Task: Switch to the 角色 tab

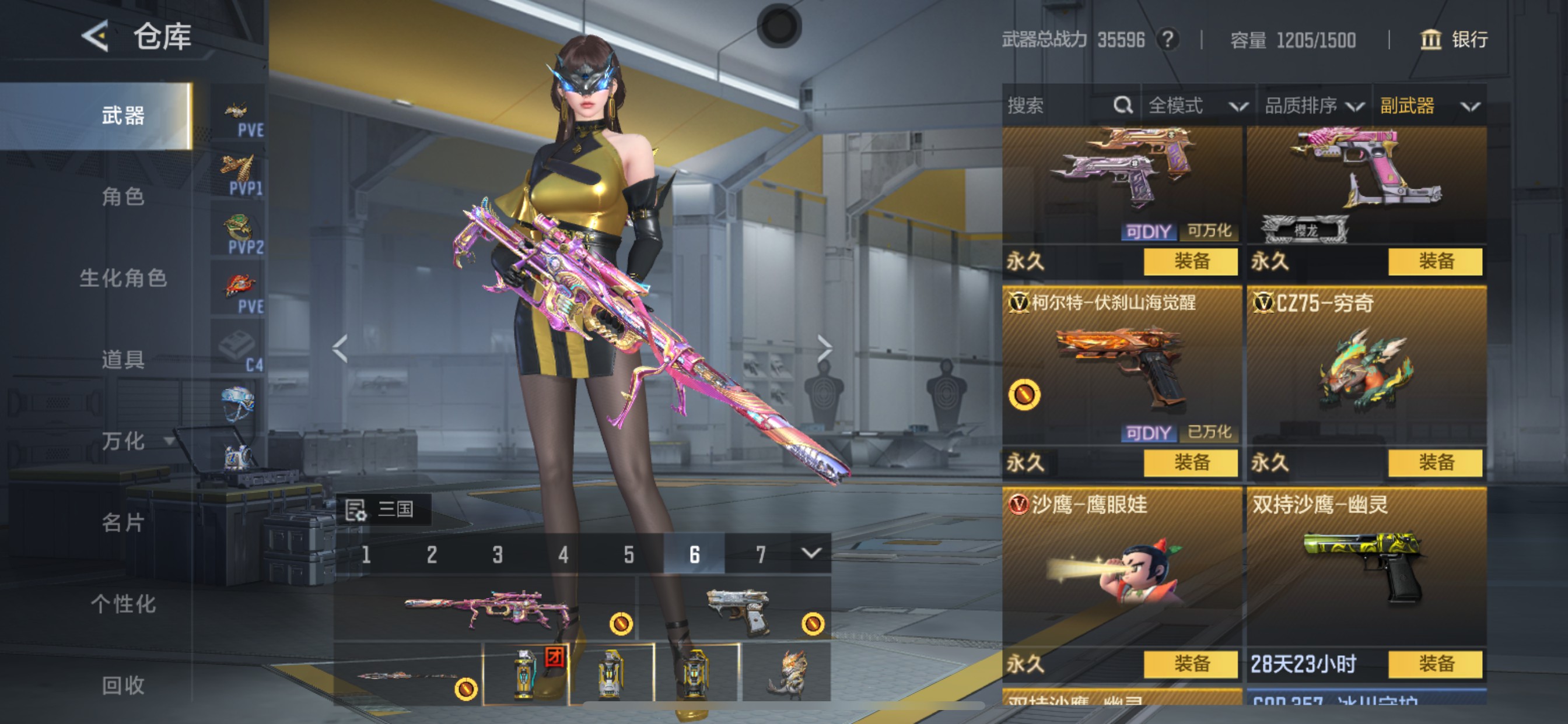Action: (123, 196)
